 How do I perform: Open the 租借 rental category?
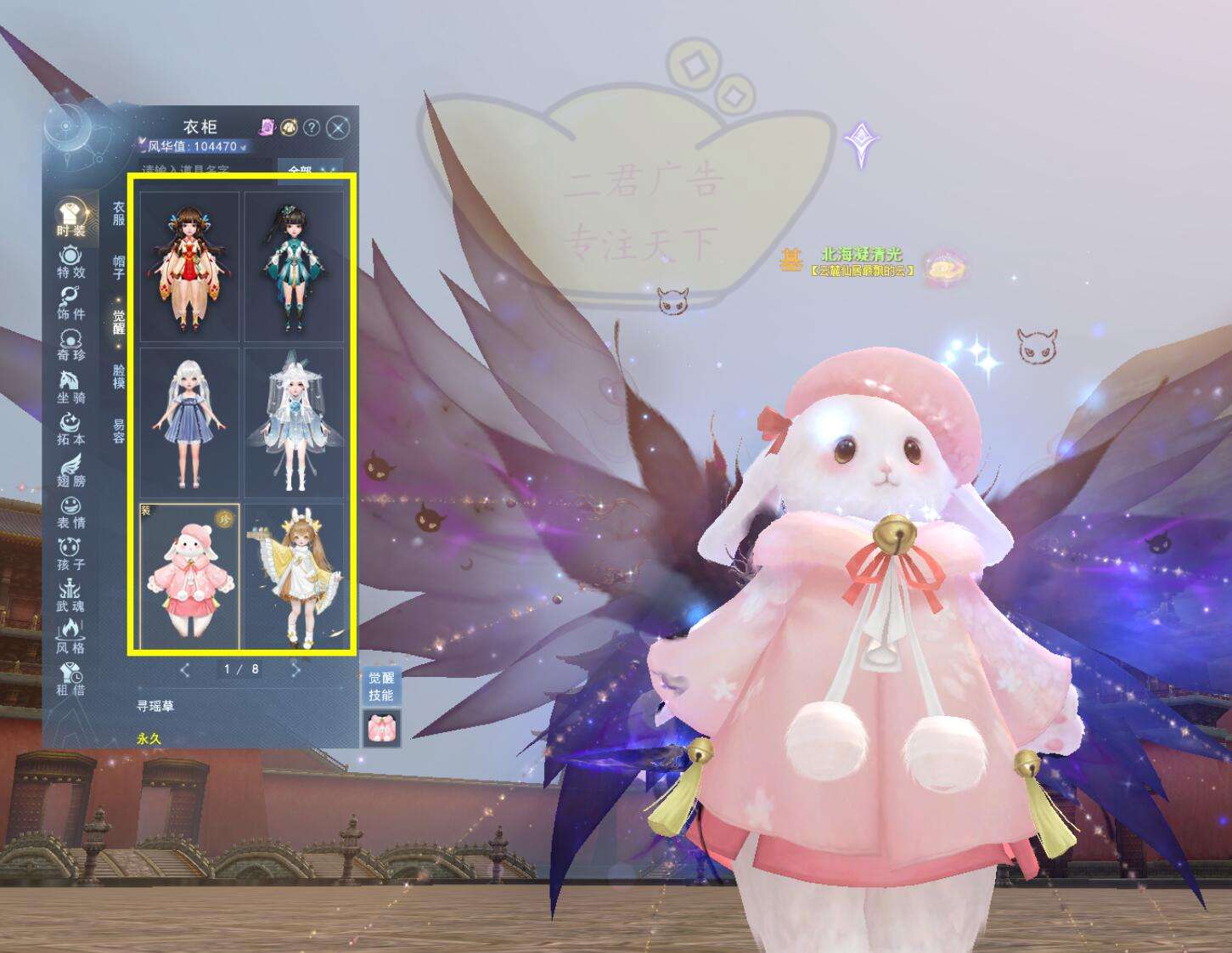(x=70, y=679)
